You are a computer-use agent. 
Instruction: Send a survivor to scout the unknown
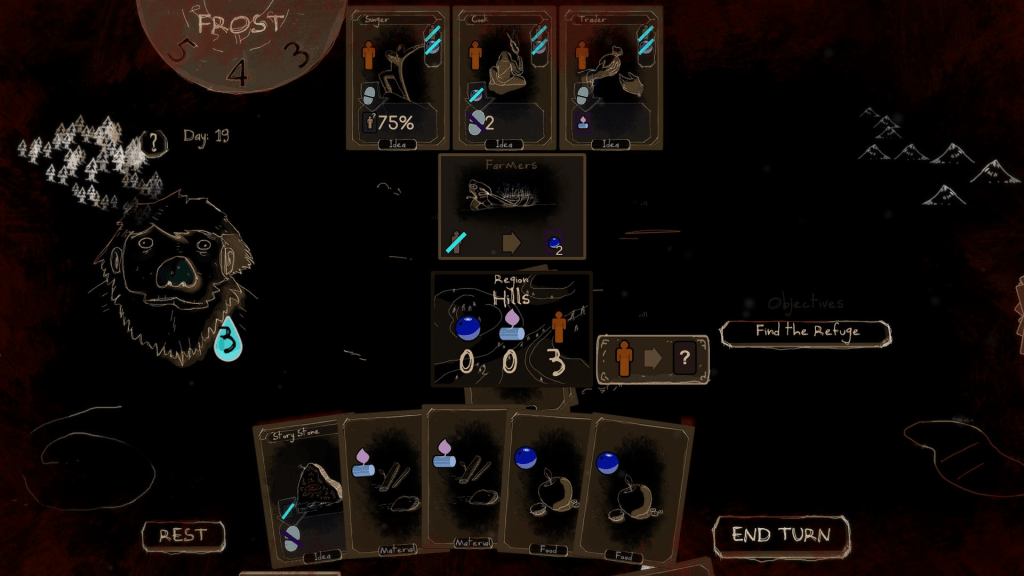(x=653, y=359)
